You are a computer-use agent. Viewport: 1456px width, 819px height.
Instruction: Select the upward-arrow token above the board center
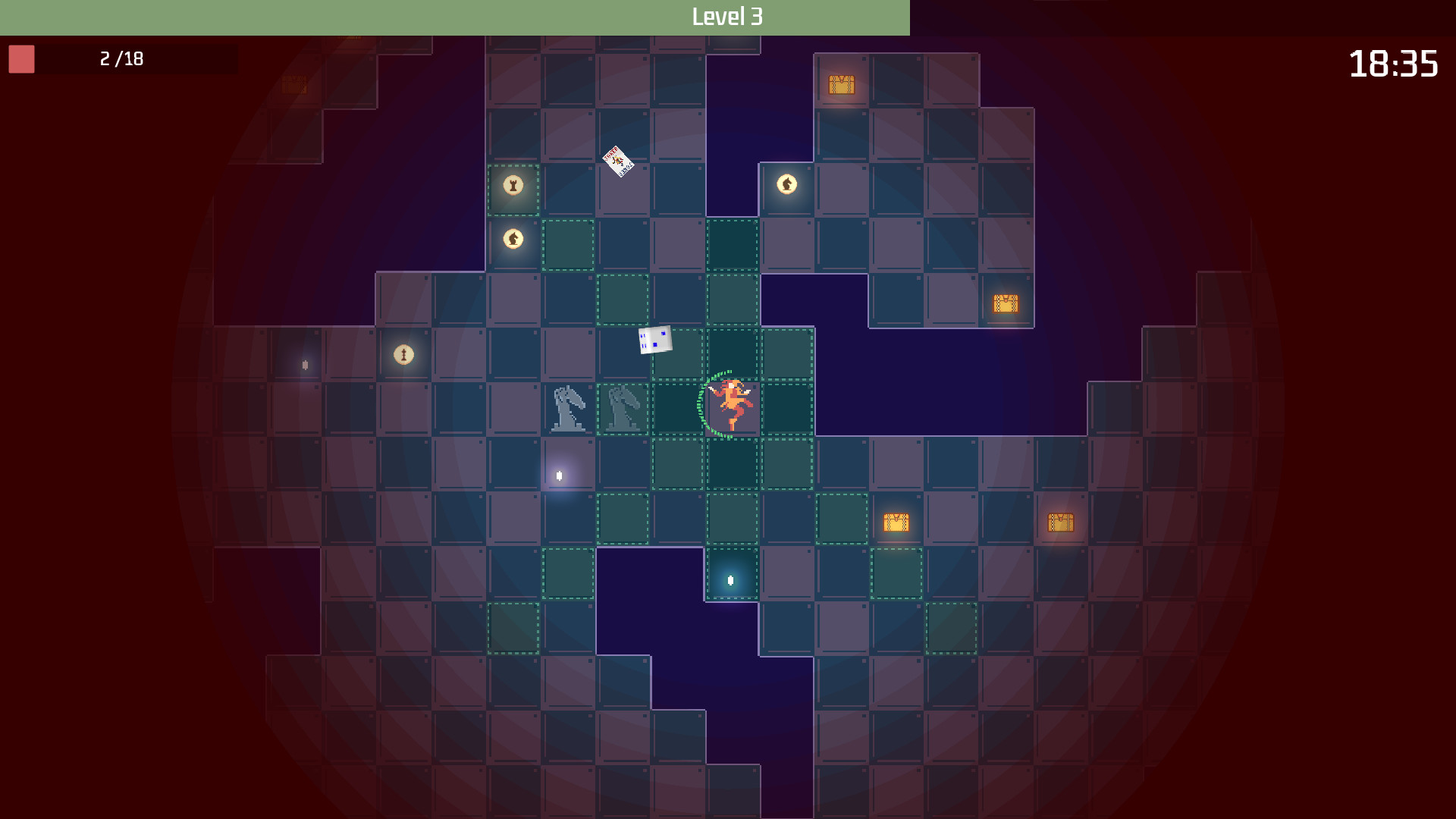click(787, 184)
